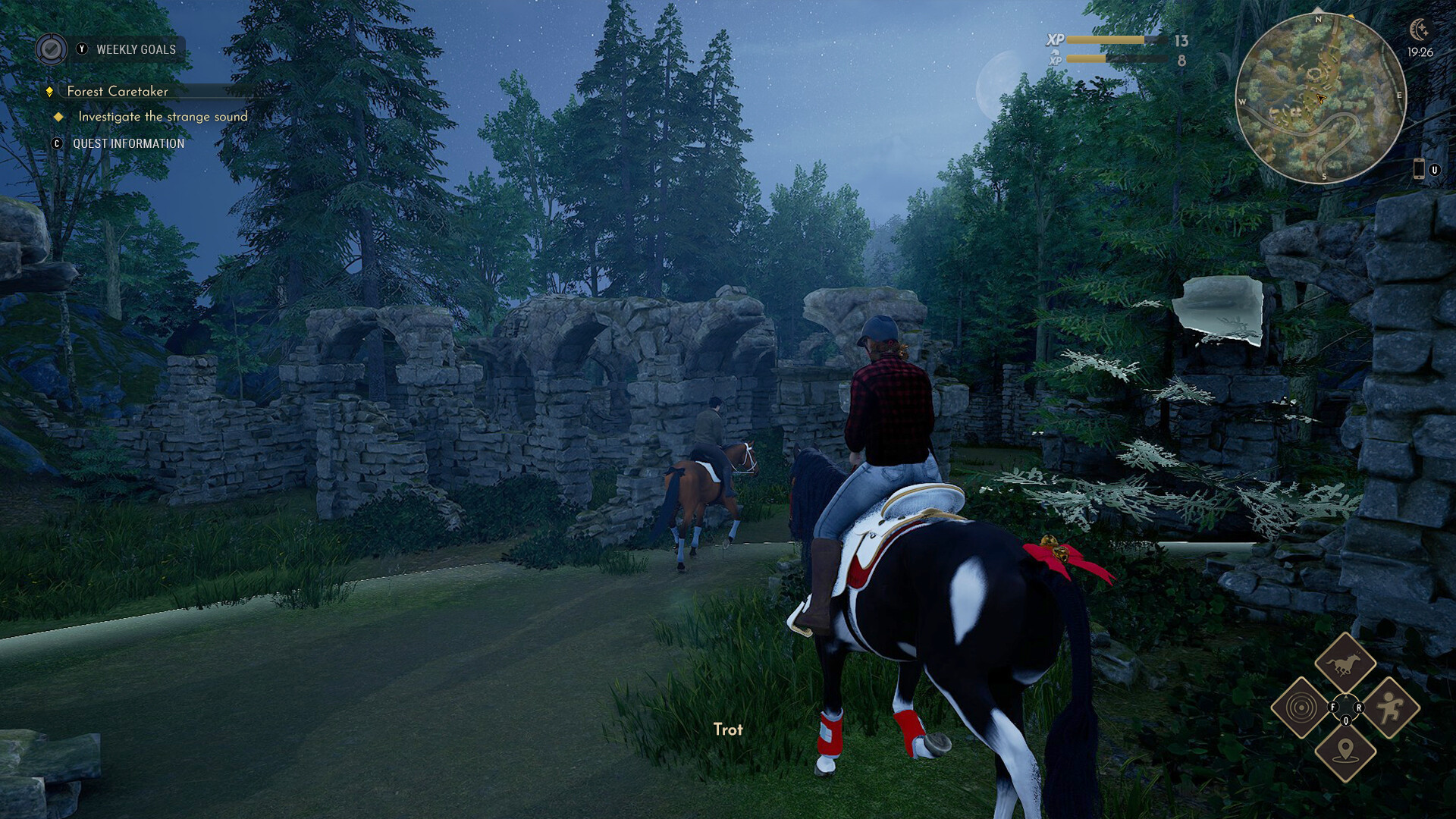Activate the galloping horse diamond icon

1345,664
